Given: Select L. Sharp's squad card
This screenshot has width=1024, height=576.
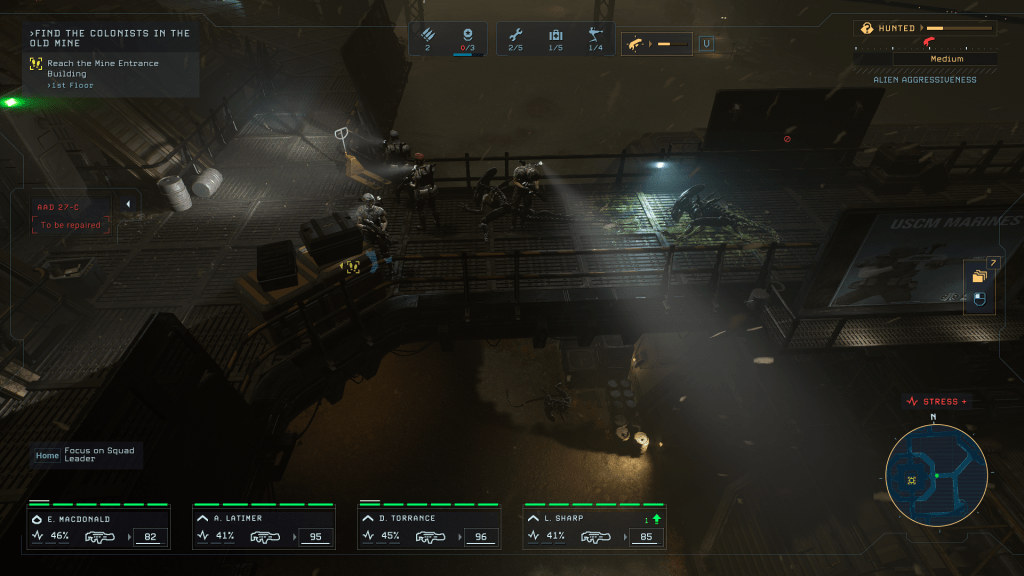Looking at the screenshot, I should [595, 527].
